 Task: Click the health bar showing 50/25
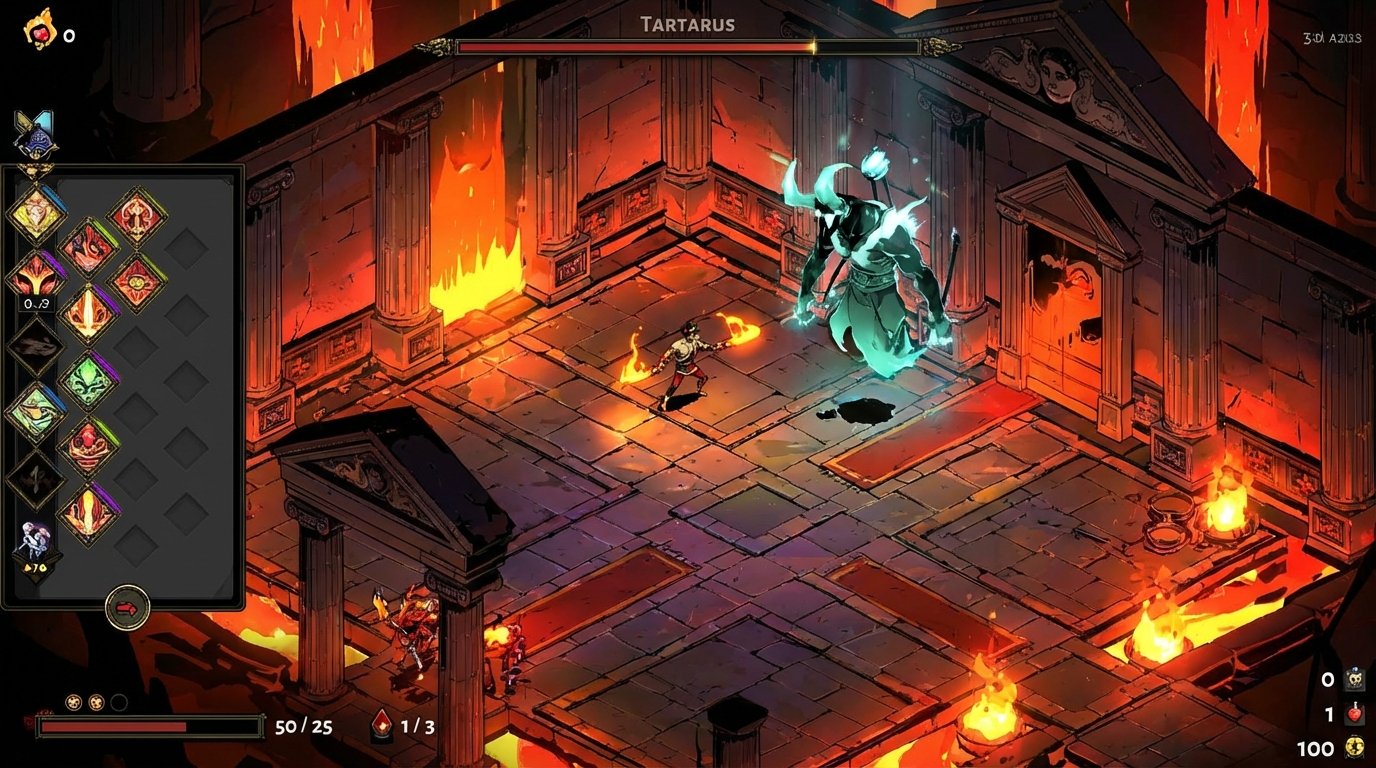click(150, 724)
